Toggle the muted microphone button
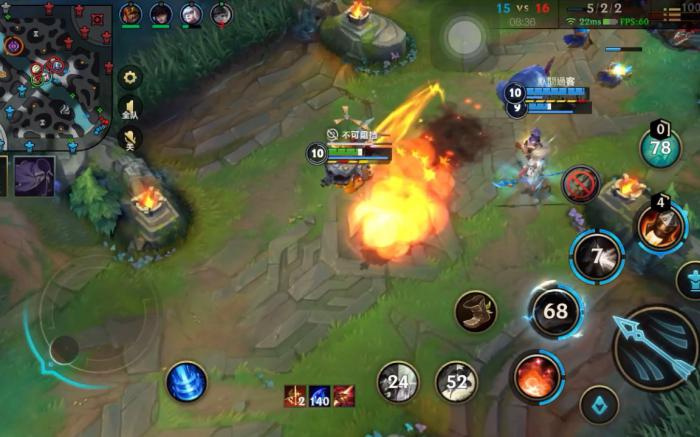Screen dimensions: 700x437 (x=130, y=140)
